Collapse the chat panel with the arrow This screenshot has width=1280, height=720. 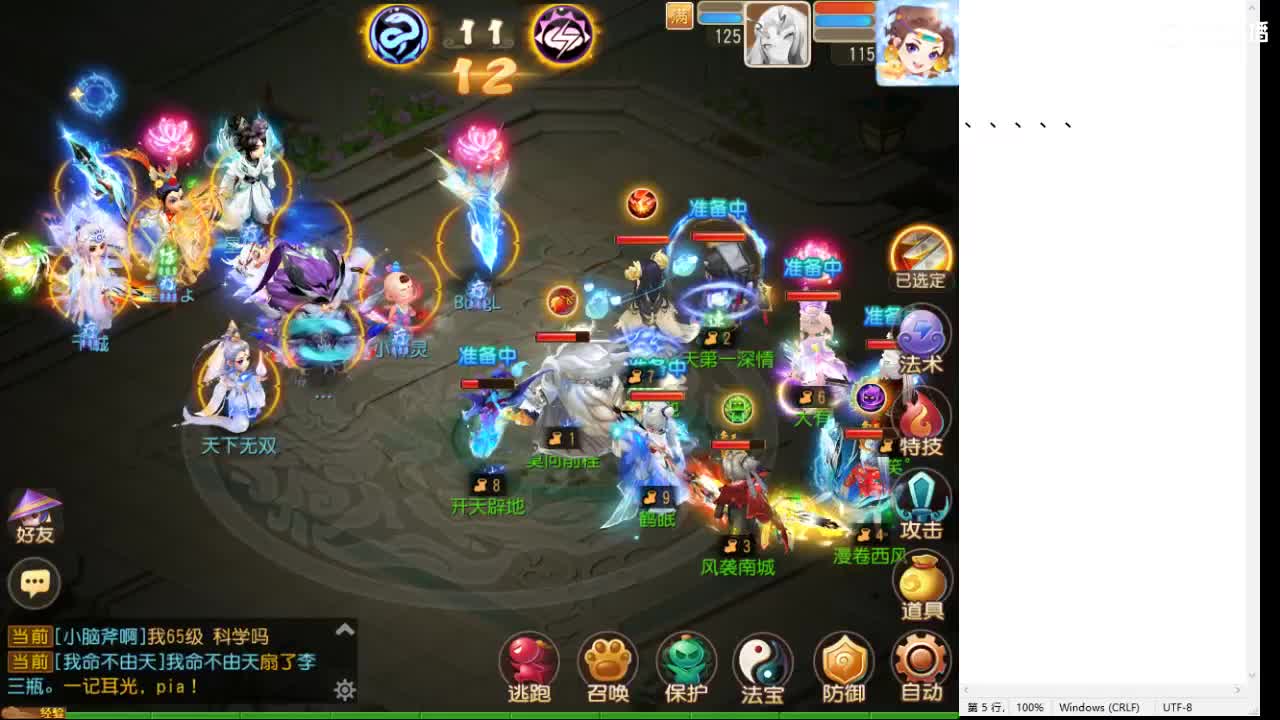[x=344, y=630]
